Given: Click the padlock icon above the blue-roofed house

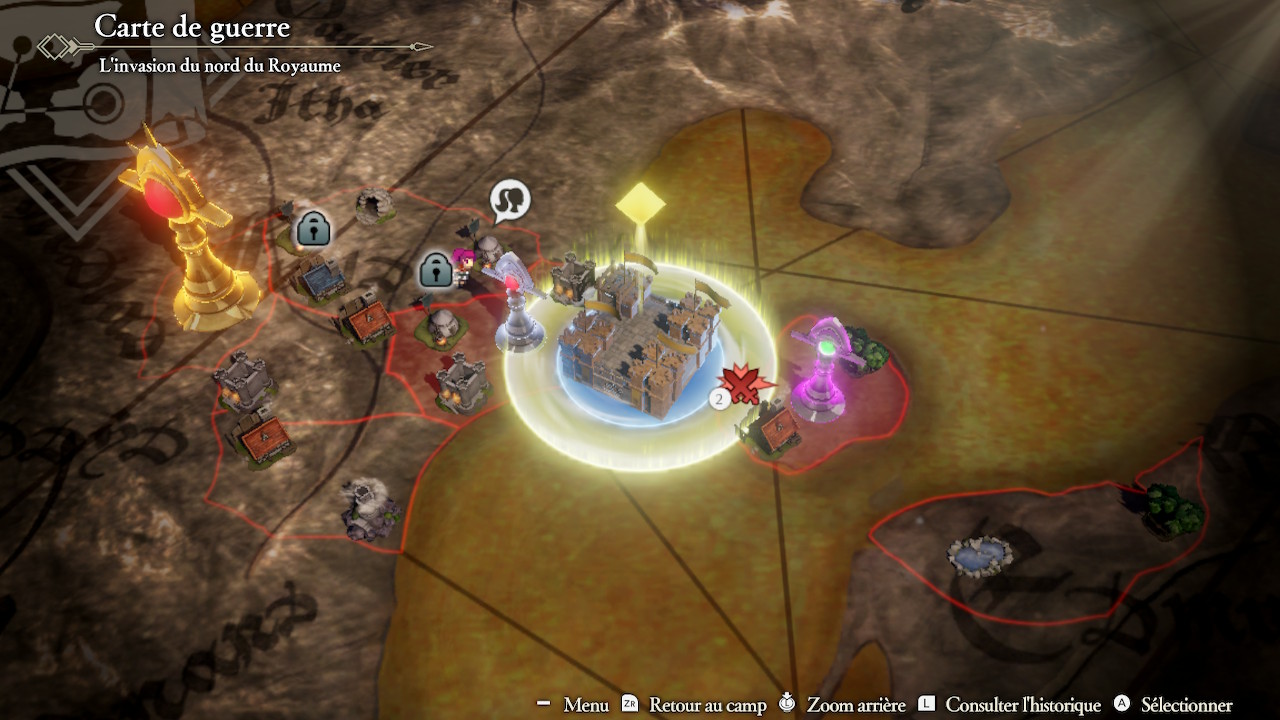Looking at the screenshot, I should point(313,229).
